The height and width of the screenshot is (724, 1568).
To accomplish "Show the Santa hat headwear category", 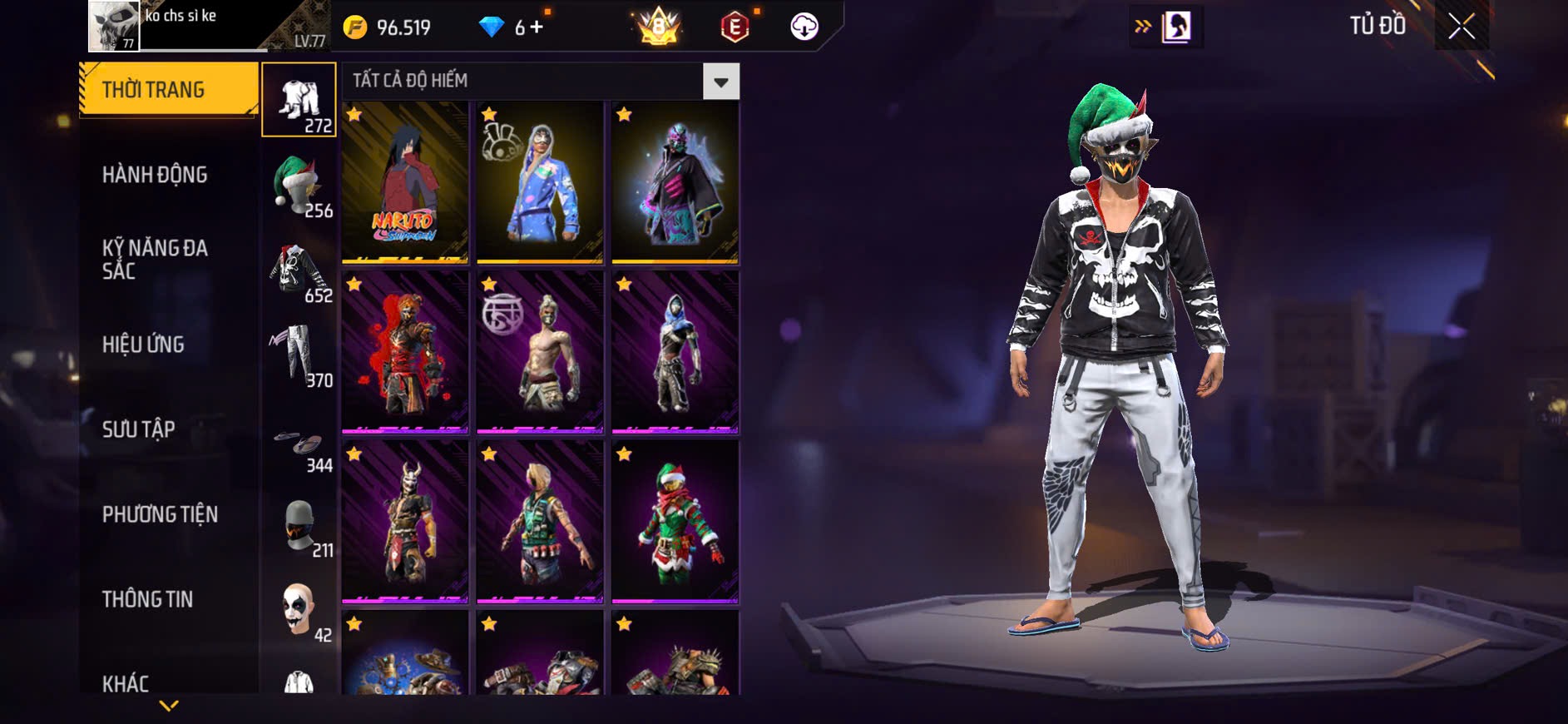I will [x=299, y=186].
